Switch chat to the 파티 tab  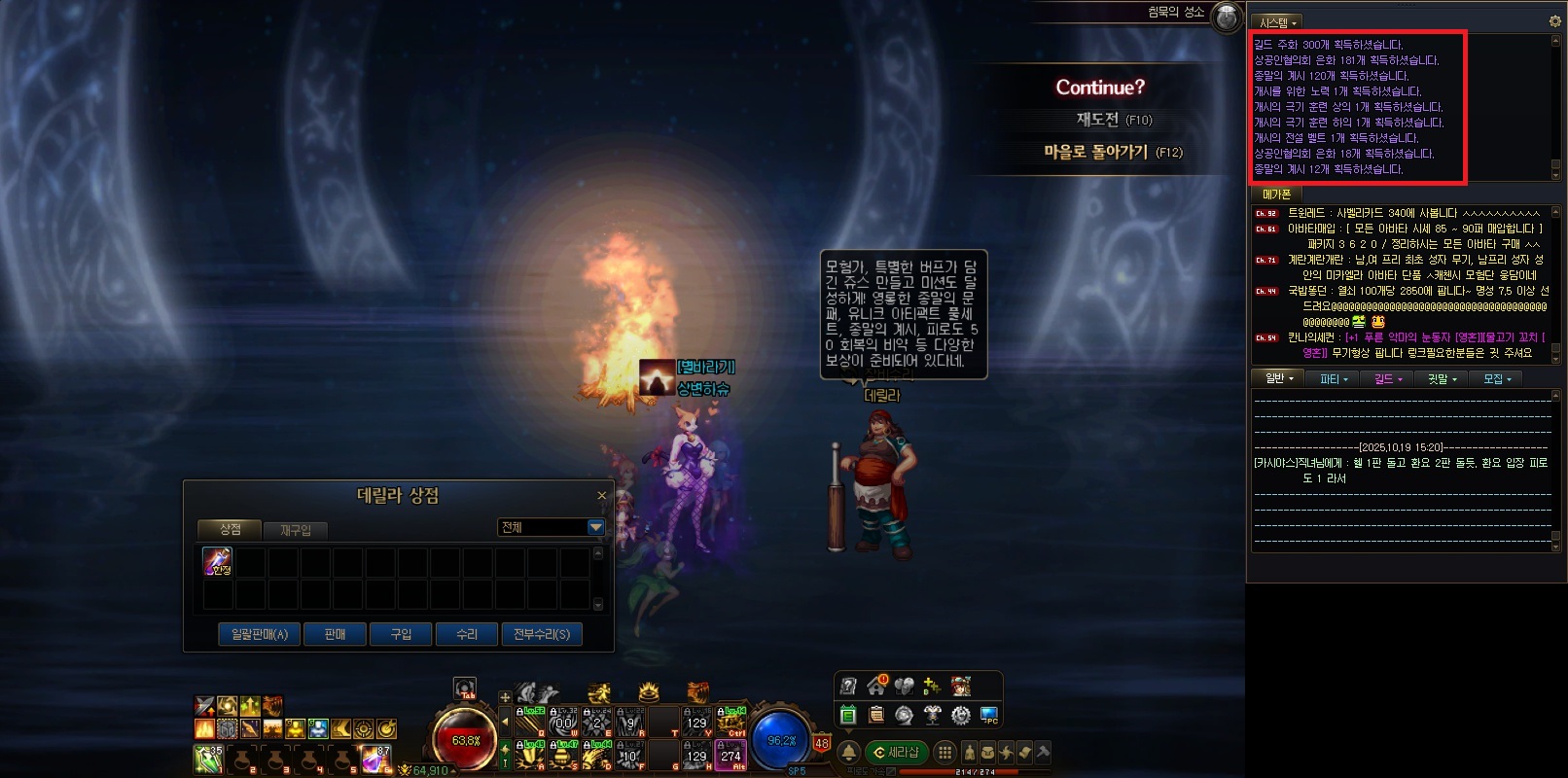(1334, 379)
